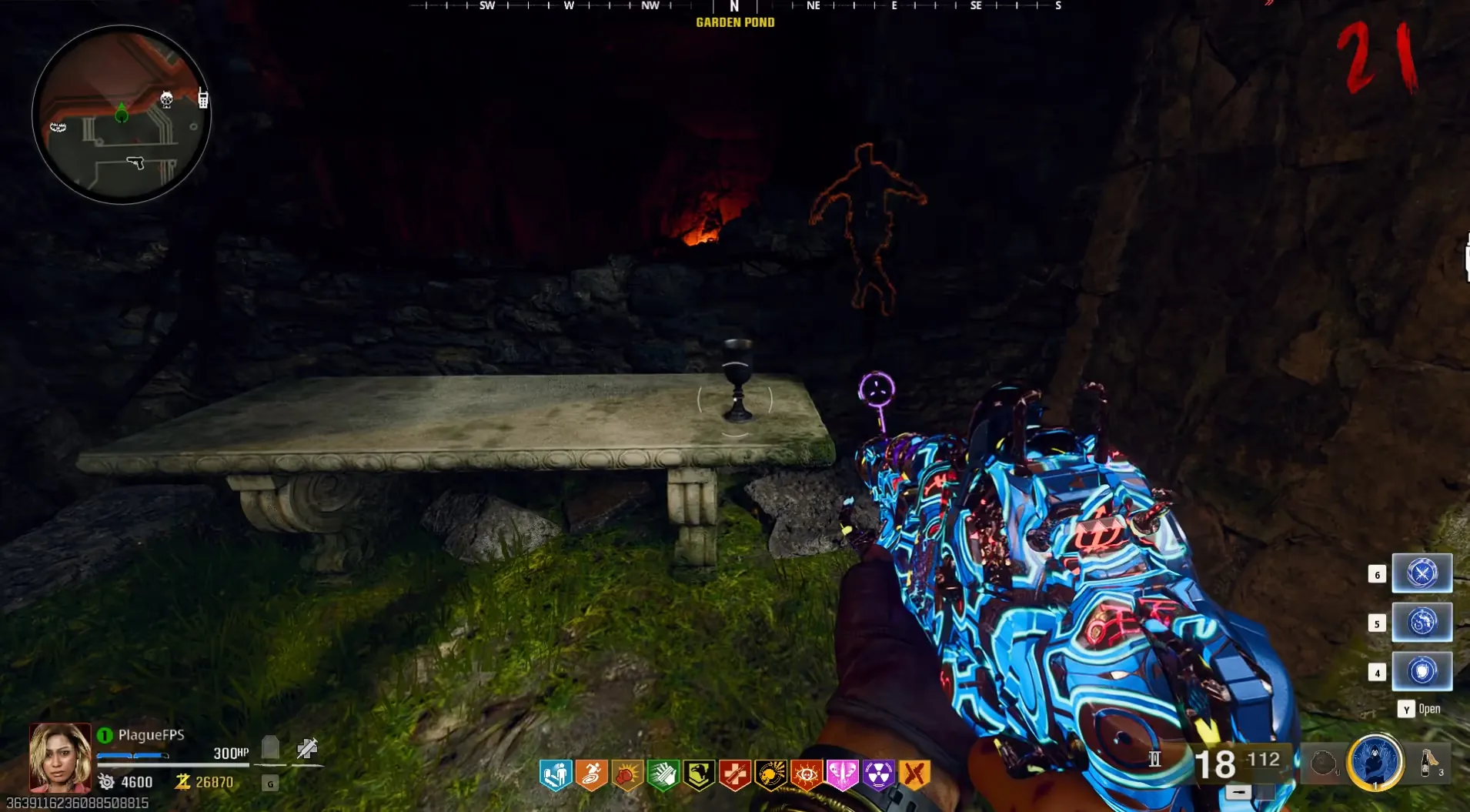Click the red cross Quick Revive perk
This screenshot has width=1470, height=812.
(x=735, y=775)
